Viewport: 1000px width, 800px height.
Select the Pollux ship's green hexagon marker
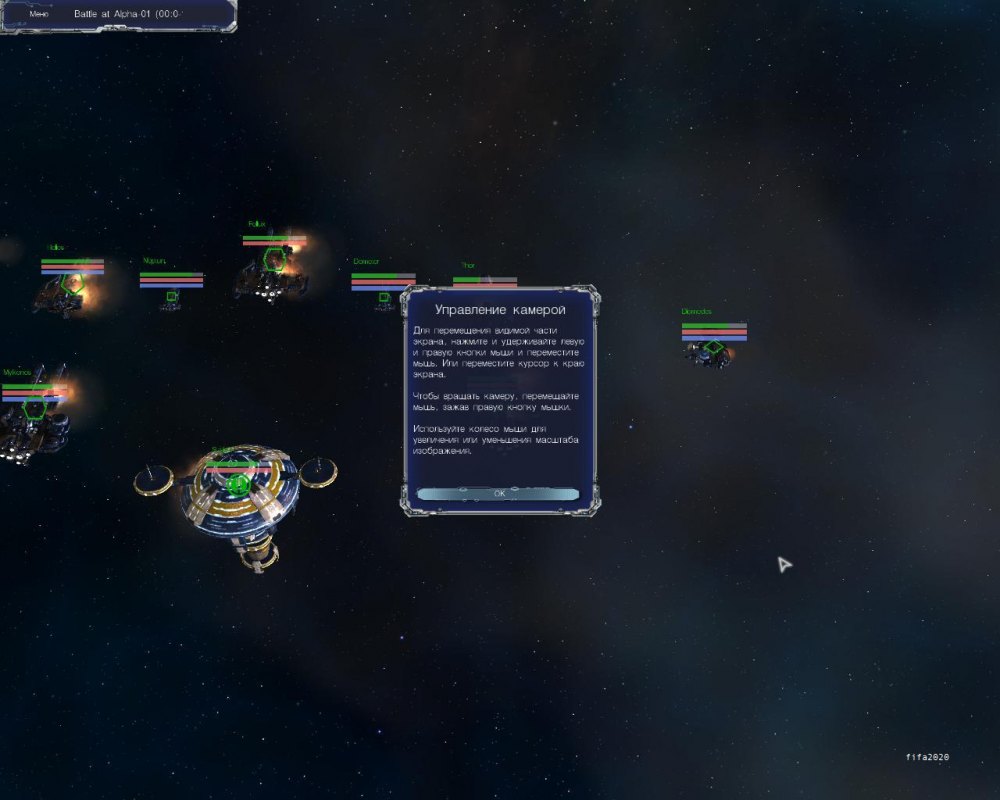[x=271, y=259]
